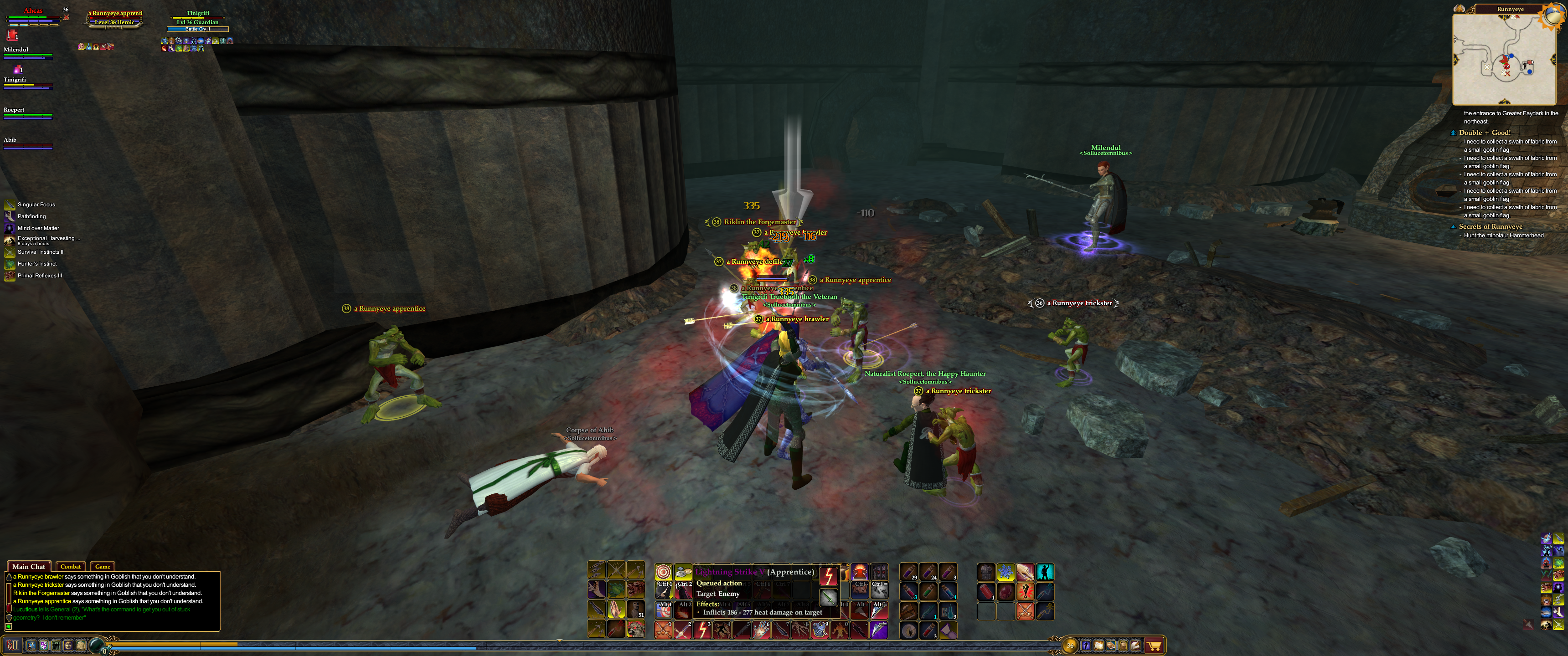
Task: Use the blue snowflake ability icon
Action: click(1006, 572)
